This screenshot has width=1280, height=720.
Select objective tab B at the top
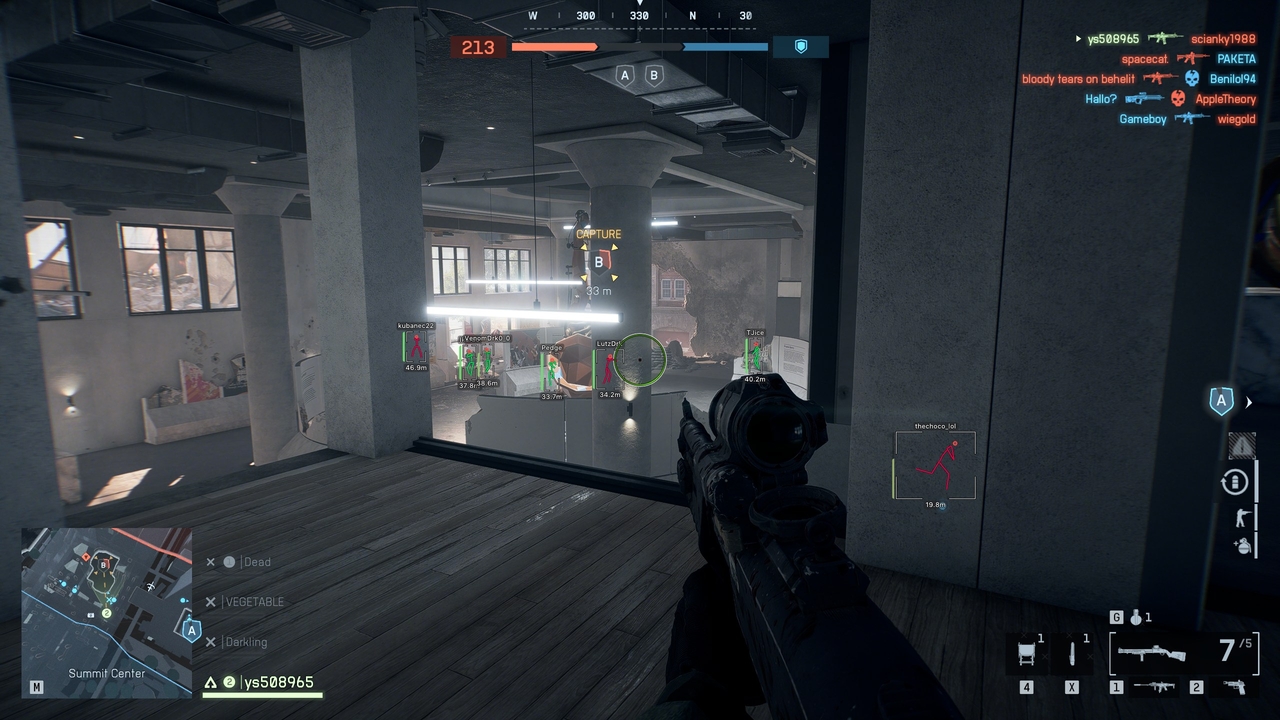654,74
